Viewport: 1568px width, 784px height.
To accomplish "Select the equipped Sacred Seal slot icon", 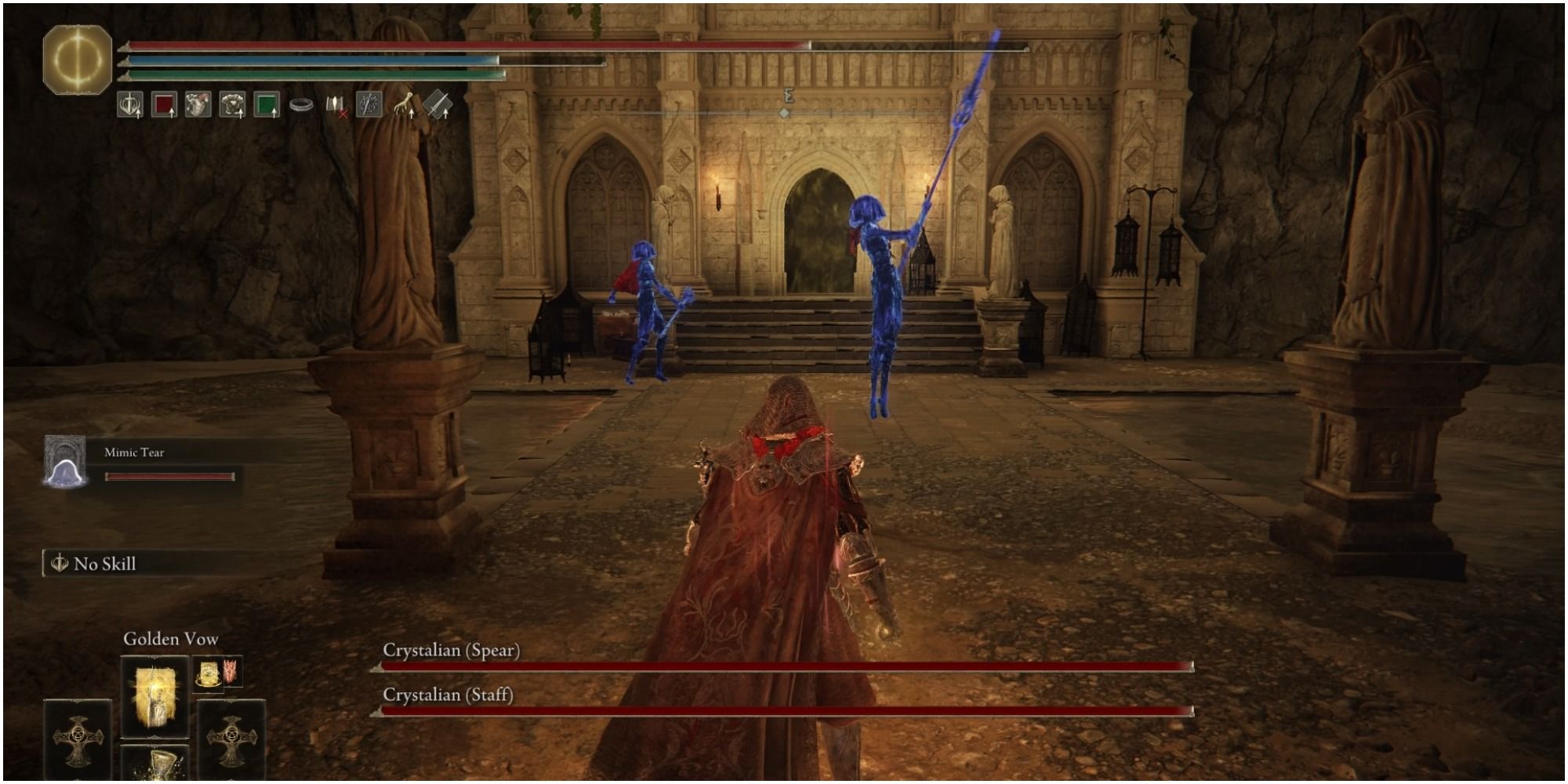I will point(129,106).
